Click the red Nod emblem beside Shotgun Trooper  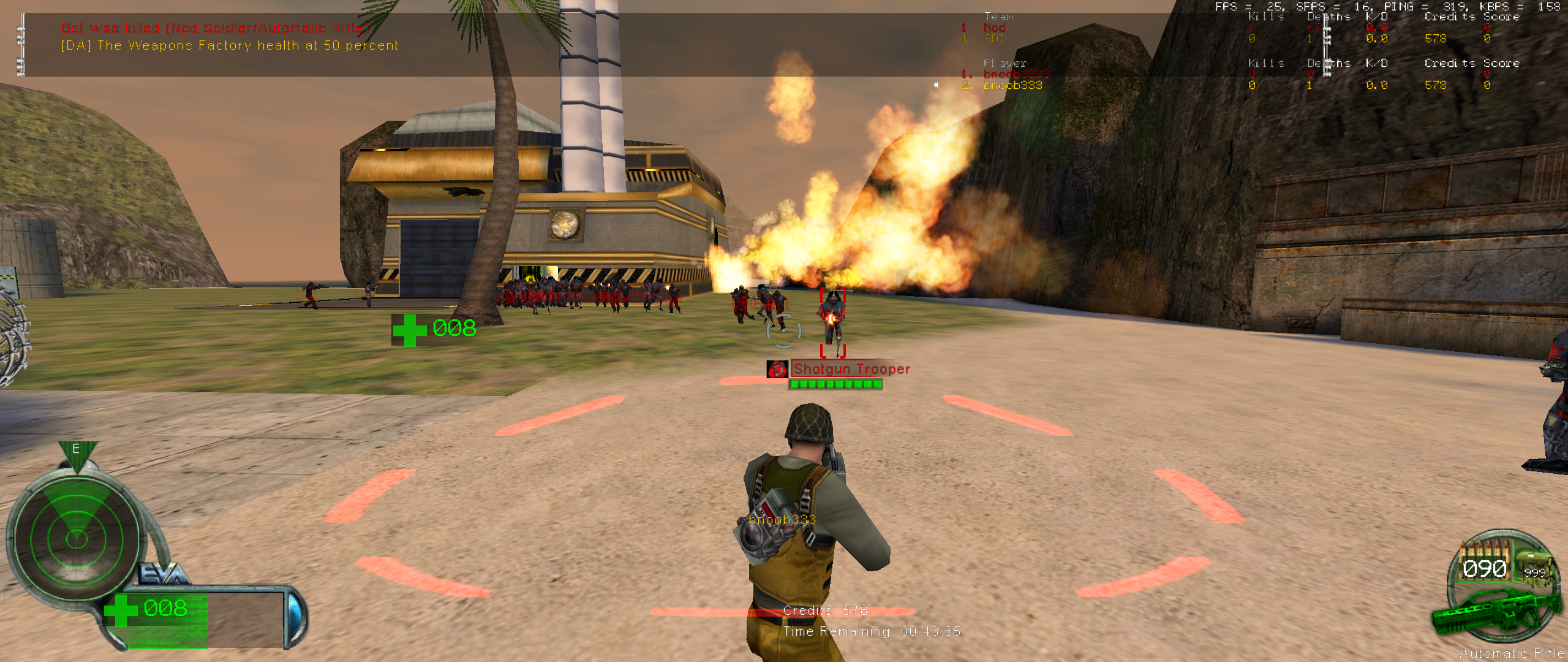[777, 369]
